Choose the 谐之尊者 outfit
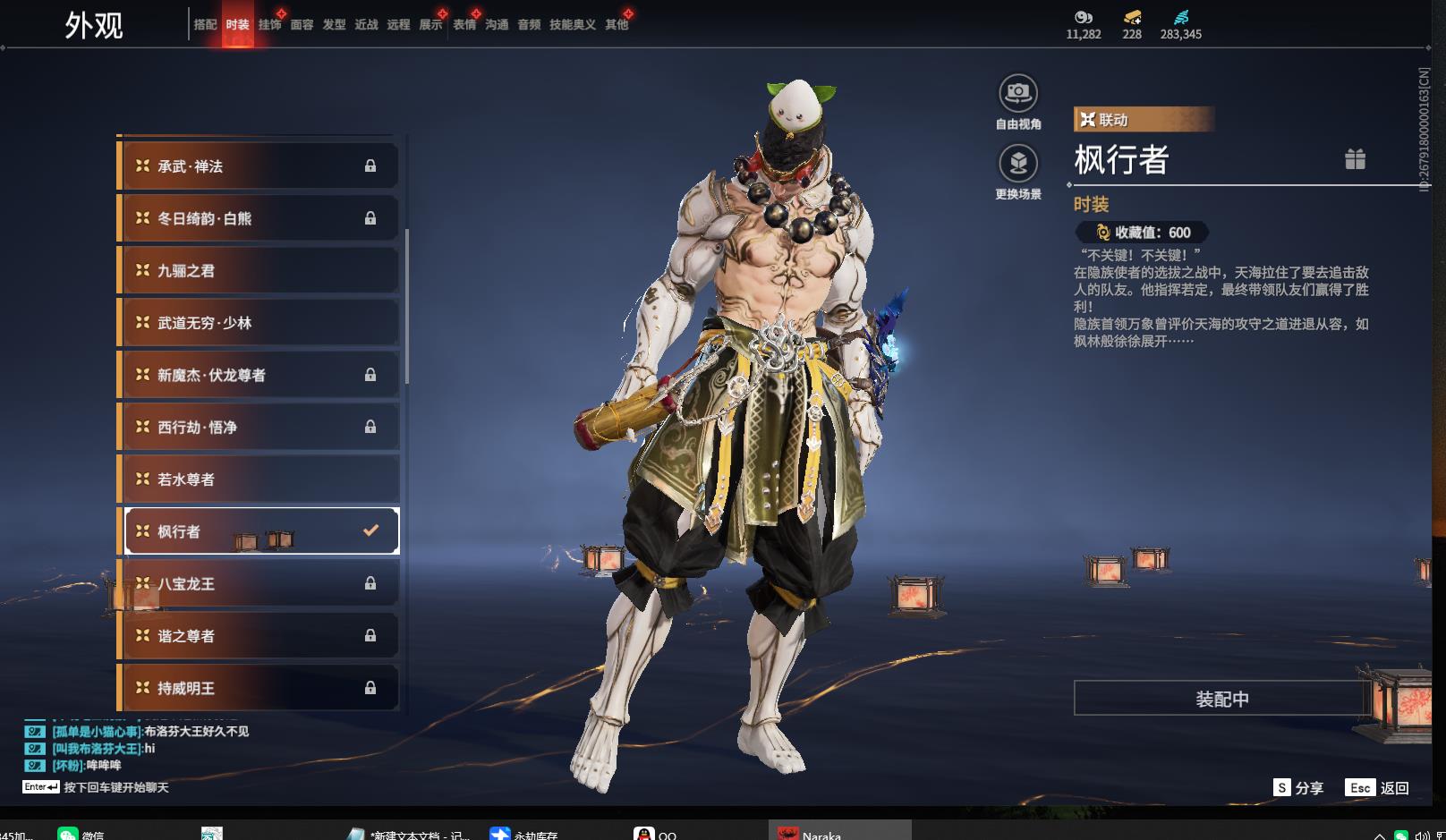This screenshot has height=840, width=1446. tap(259, 636)
